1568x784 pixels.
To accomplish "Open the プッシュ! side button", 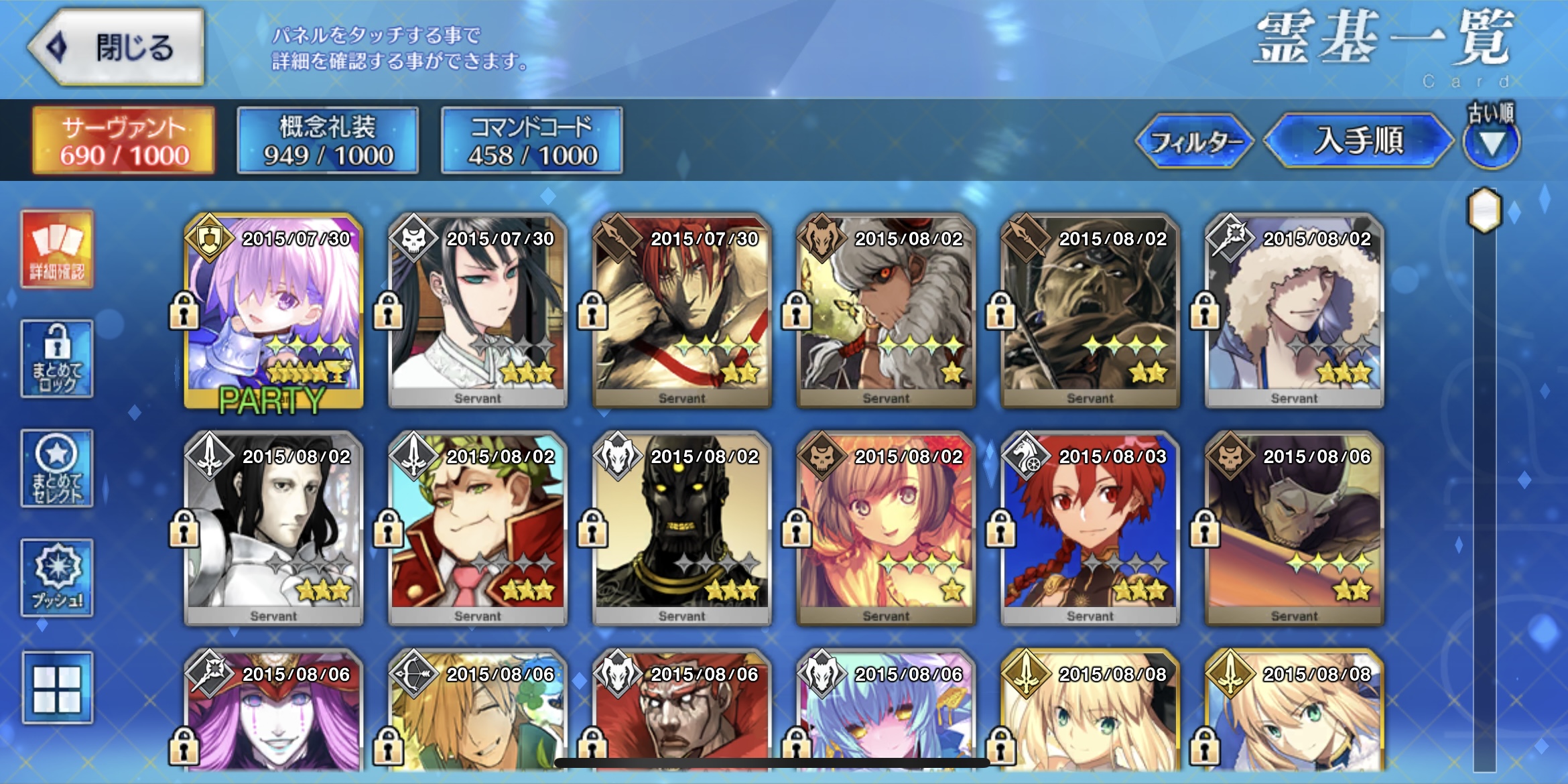I will click(57, 577).
